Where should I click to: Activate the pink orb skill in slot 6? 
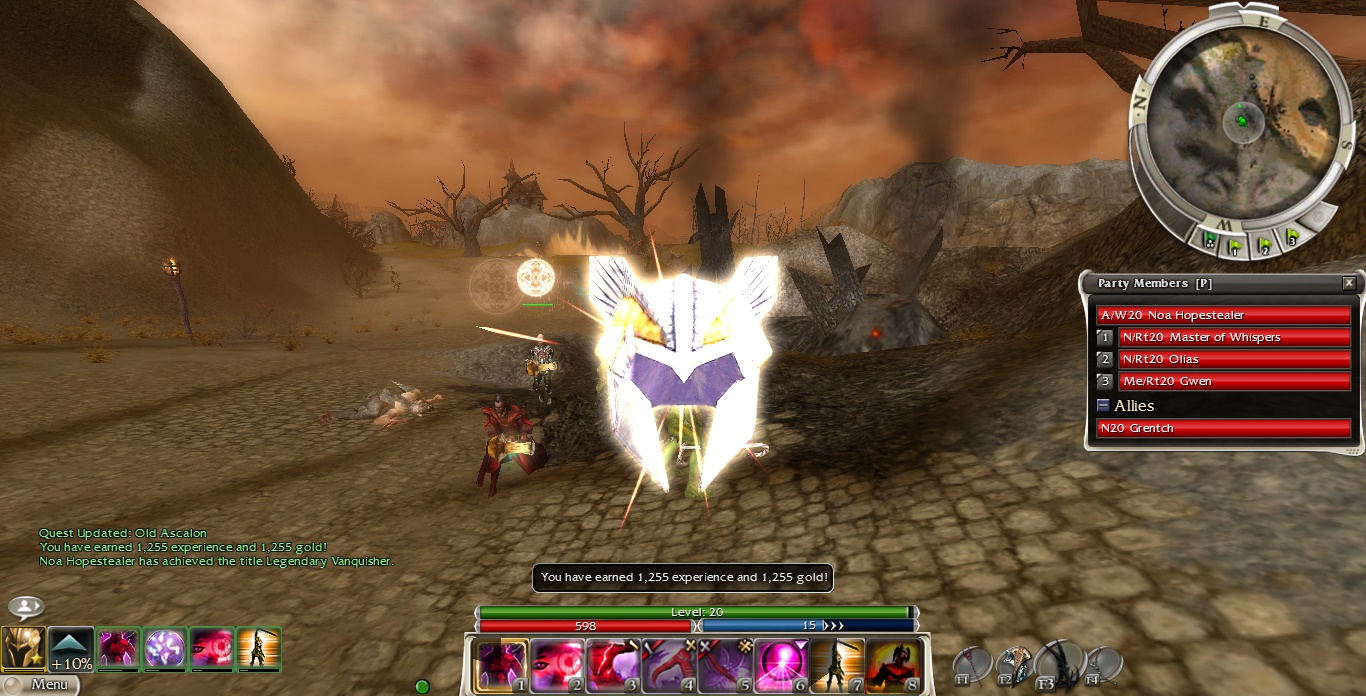781,666
